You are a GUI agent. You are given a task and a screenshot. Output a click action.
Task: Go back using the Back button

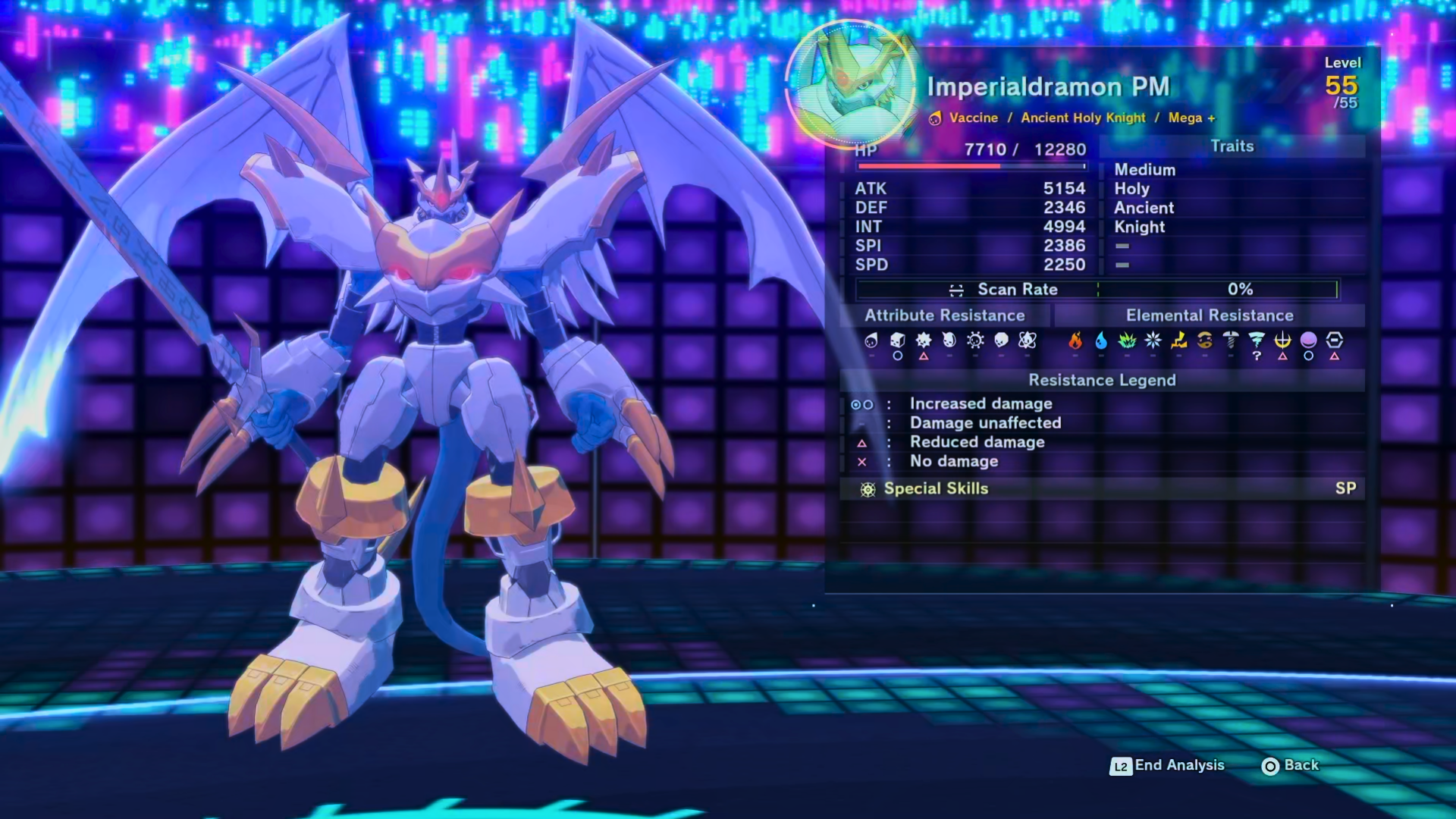(1291, 766)
